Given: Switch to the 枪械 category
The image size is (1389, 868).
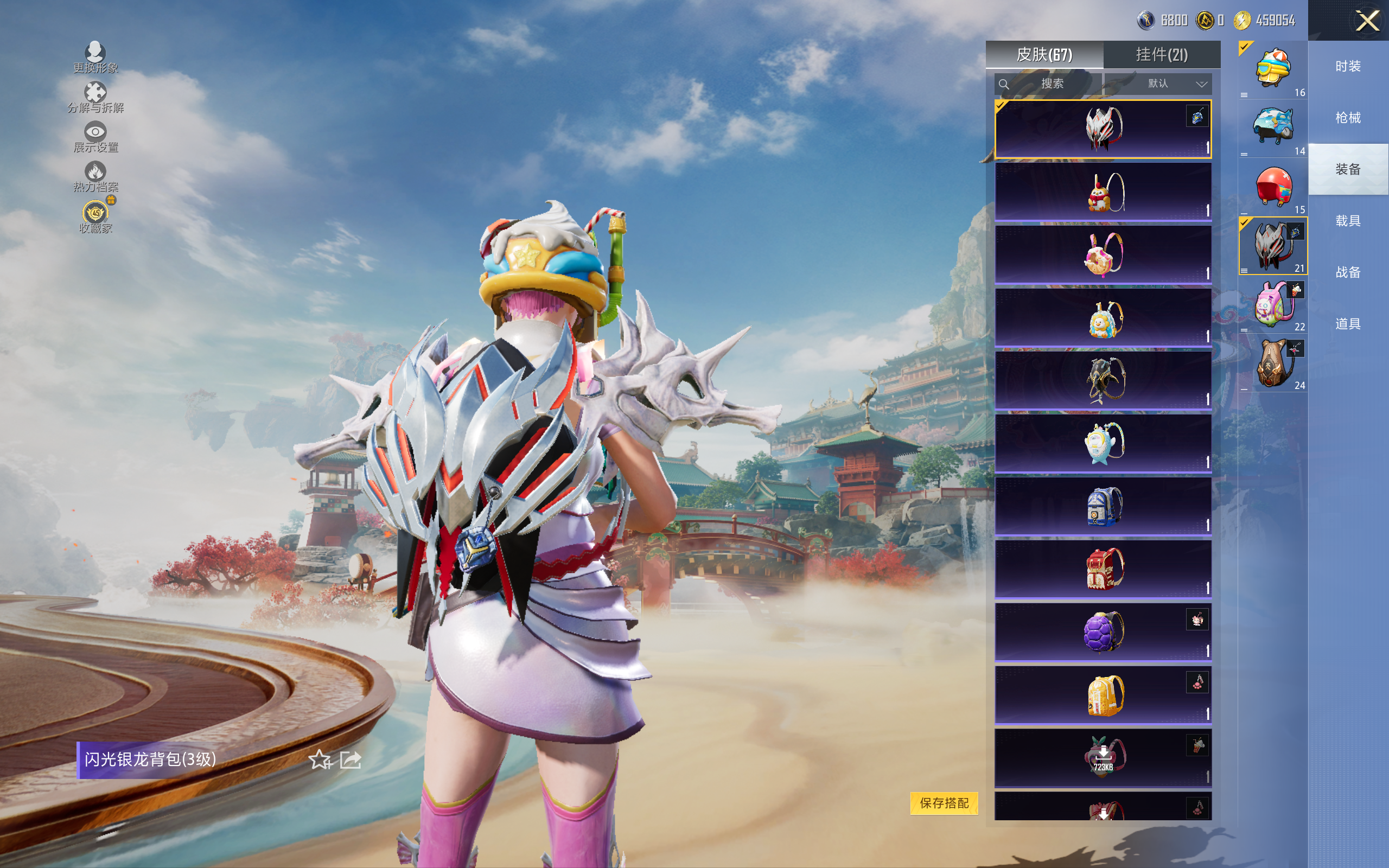Looking at the screenshot, I should click(x=1347, y=118).
